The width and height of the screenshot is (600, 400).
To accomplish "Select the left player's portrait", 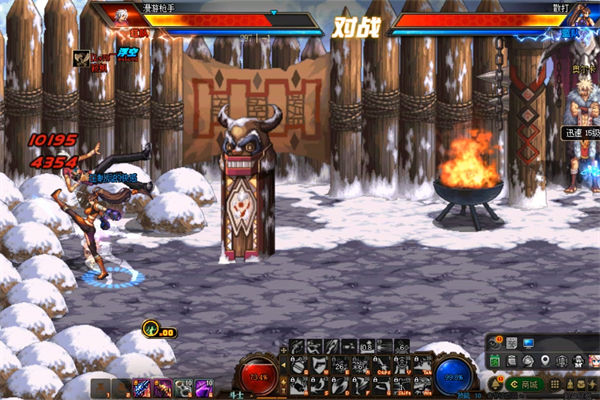I will 122,18.
